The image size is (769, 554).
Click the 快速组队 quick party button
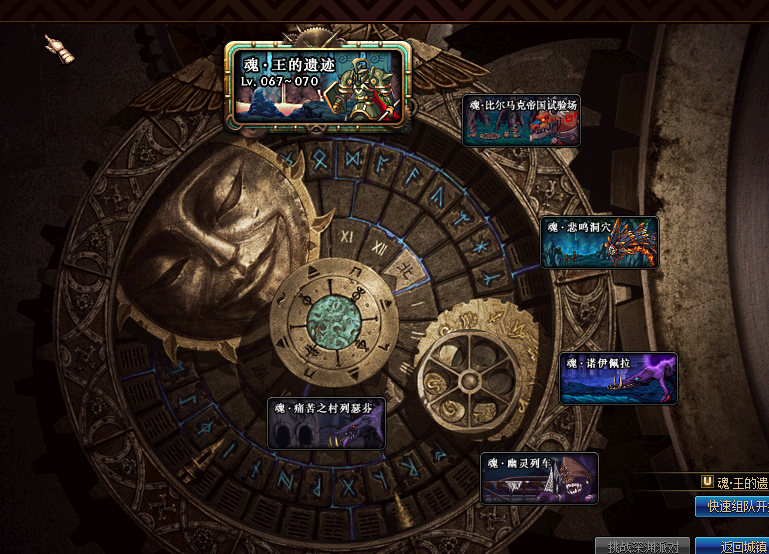732,507
